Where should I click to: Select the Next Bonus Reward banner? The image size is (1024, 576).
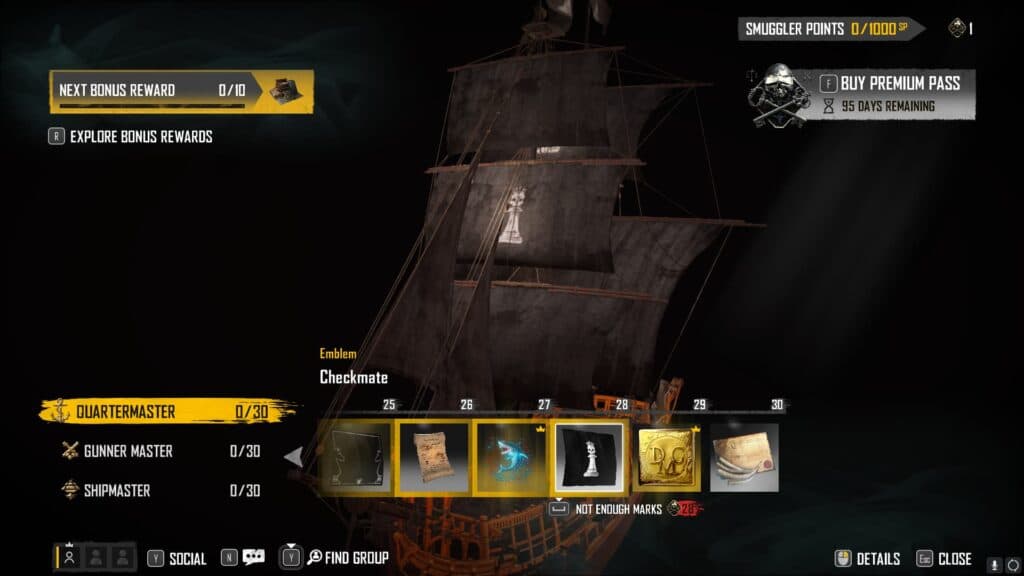(x=181, y=91)
